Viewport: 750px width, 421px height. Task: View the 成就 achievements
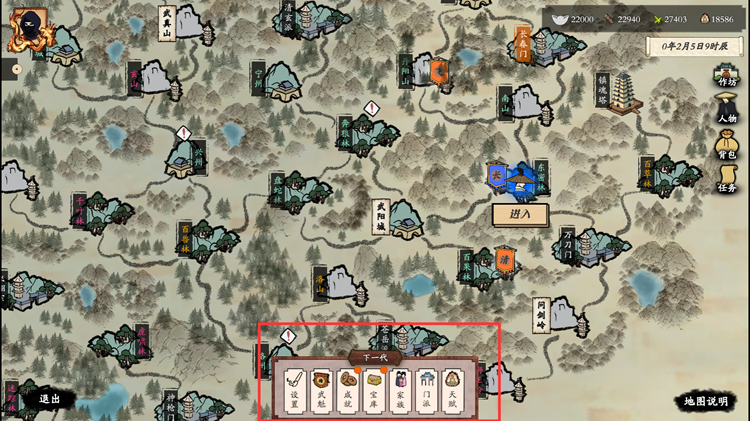347,392
